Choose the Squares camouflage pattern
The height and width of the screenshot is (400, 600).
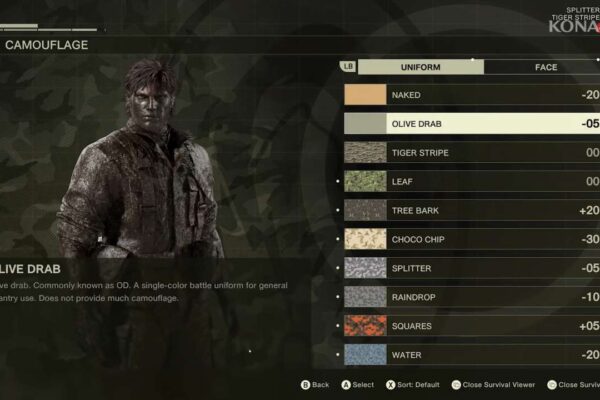[x=470, y=326]
